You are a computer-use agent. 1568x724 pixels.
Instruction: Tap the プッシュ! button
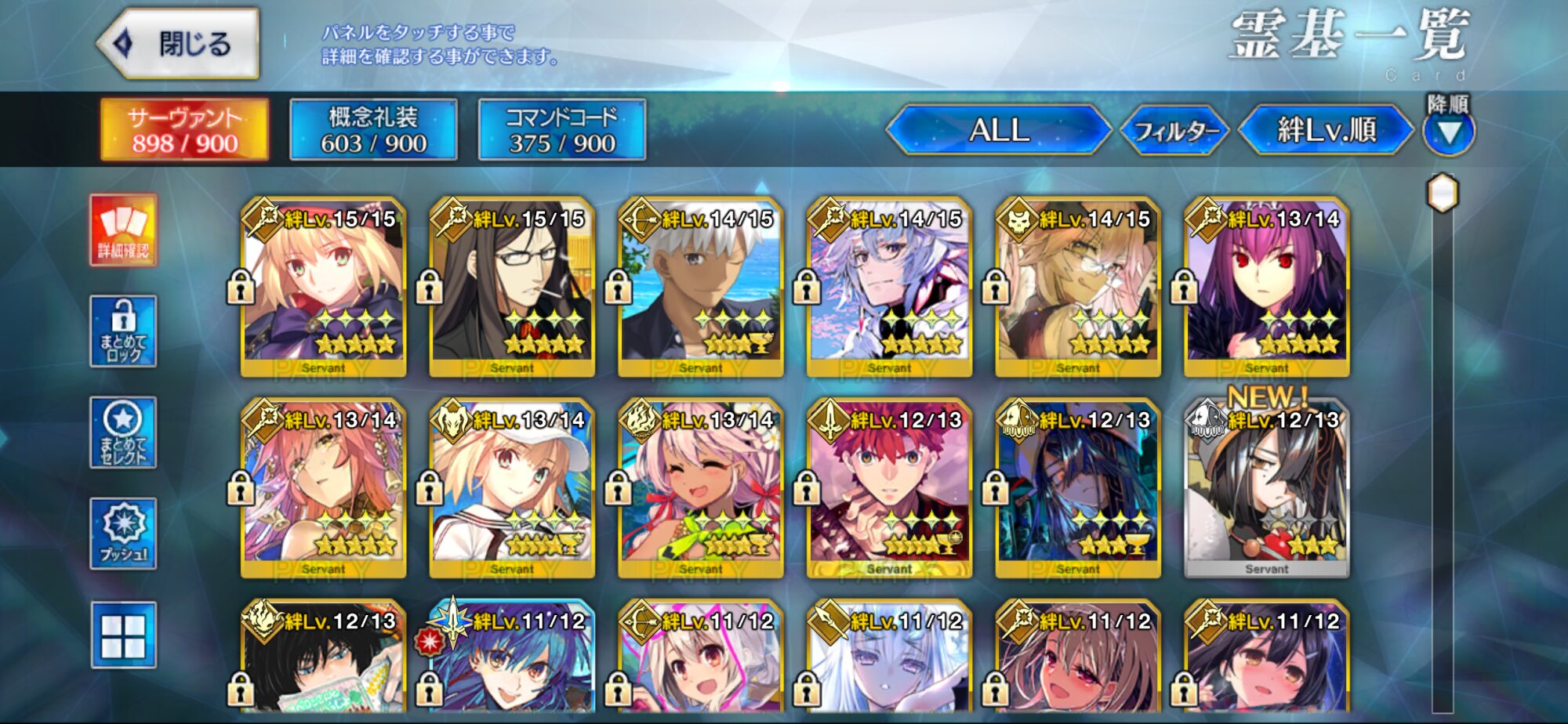pos(123,534)
